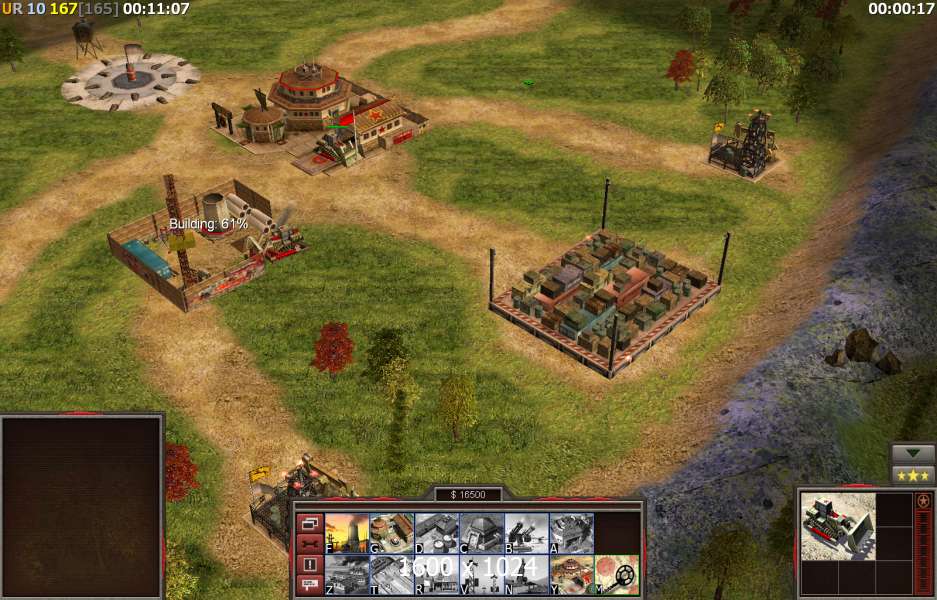Choose the barracks build icon (G)
The width and height of the screenshot is (937, 600).
pyautogui.click(x=392, y=533)
